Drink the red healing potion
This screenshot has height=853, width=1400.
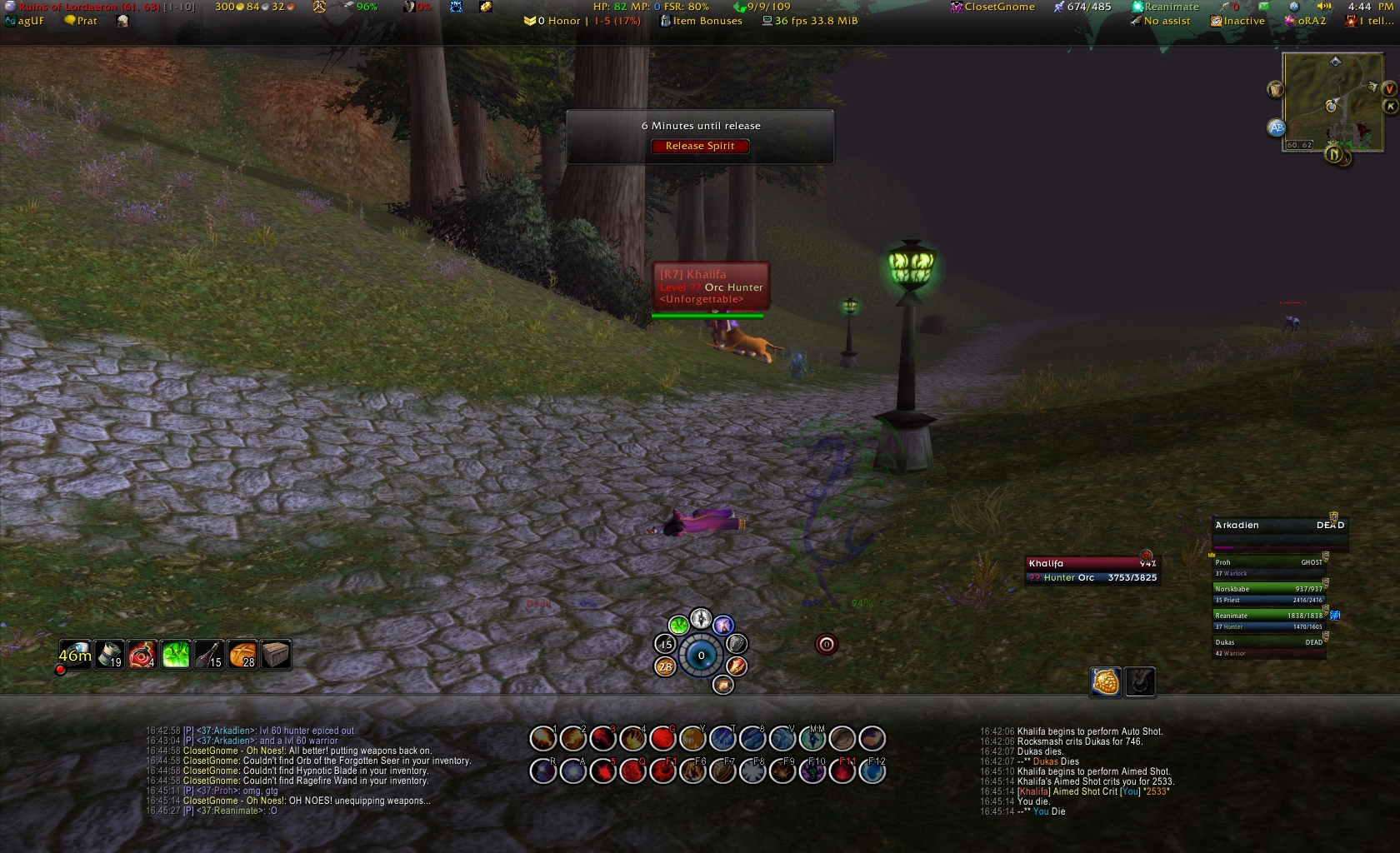[142, 655]
